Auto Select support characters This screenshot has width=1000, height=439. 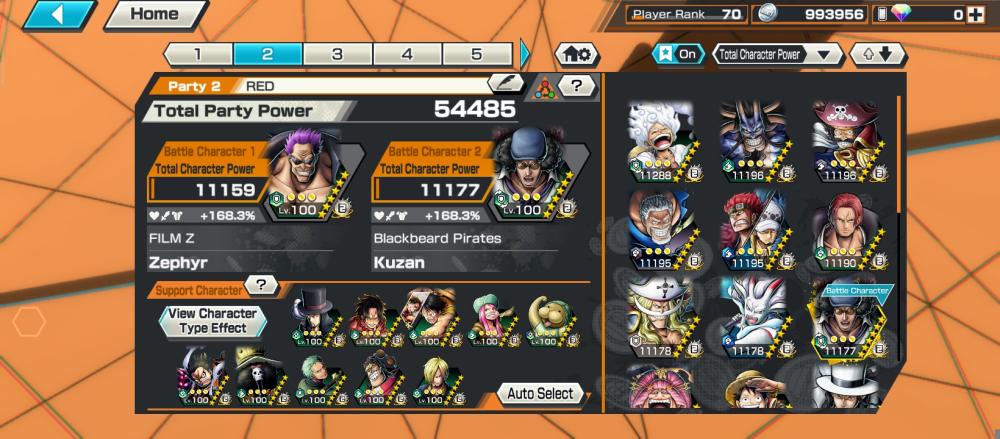point(540,393)
